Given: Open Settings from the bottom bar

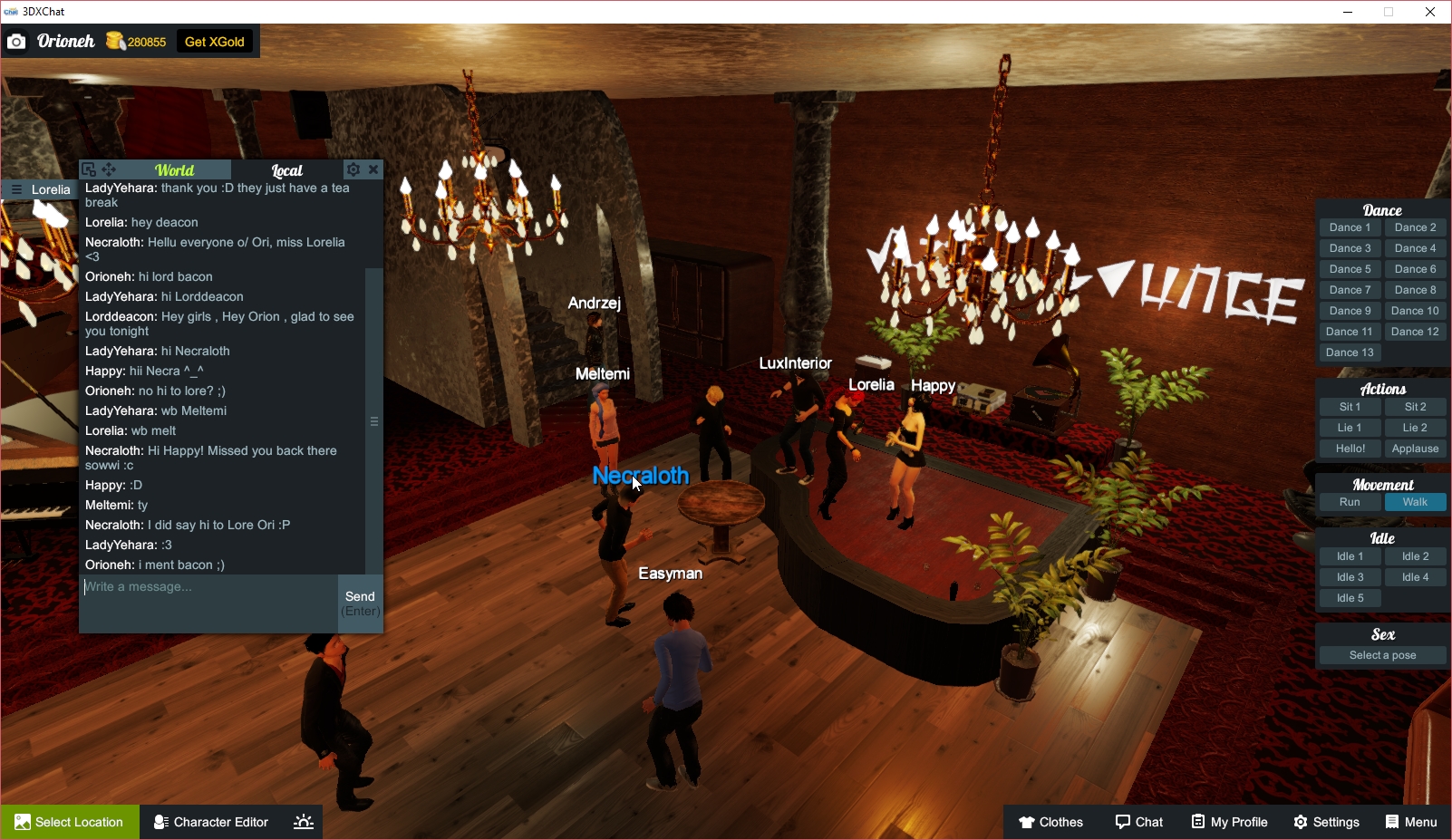Looking at the screenshot, I should click(1326, 822).
